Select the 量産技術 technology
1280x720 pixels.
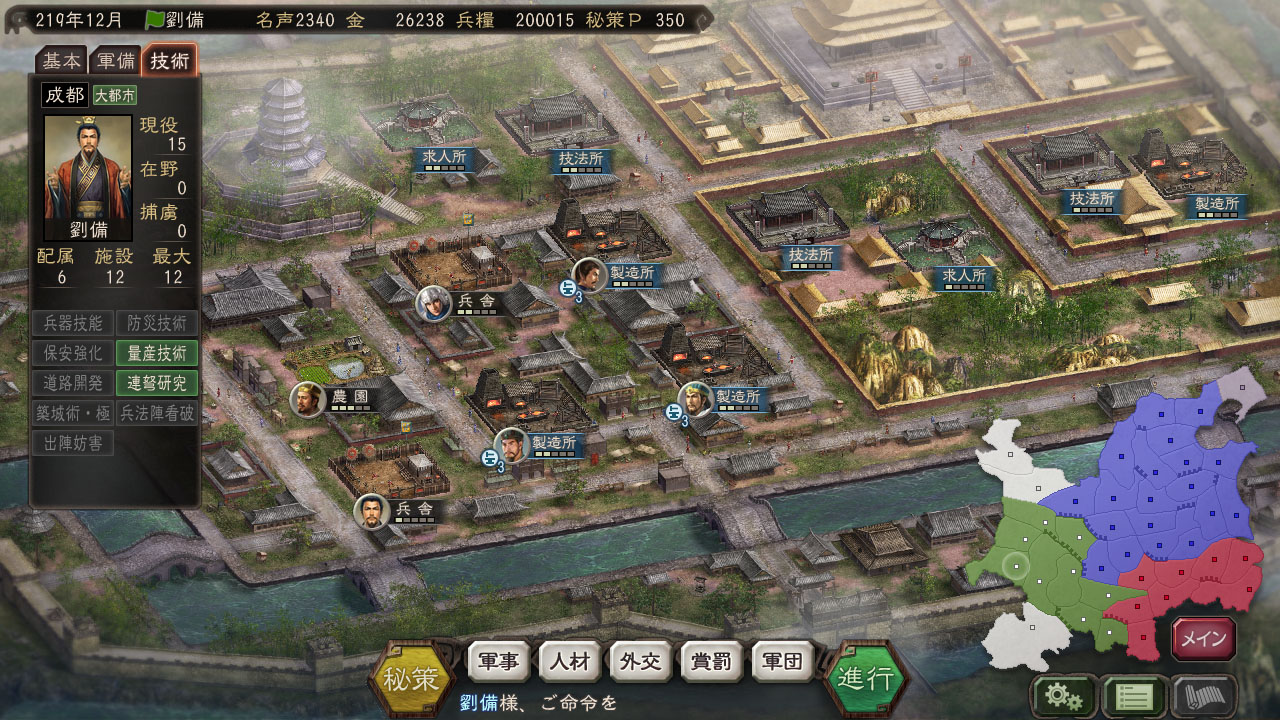[157, 352]
